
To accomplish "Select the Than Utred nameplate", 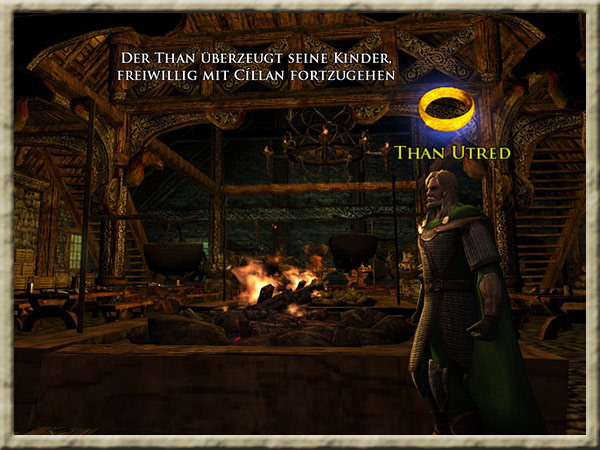I will 453,153.
